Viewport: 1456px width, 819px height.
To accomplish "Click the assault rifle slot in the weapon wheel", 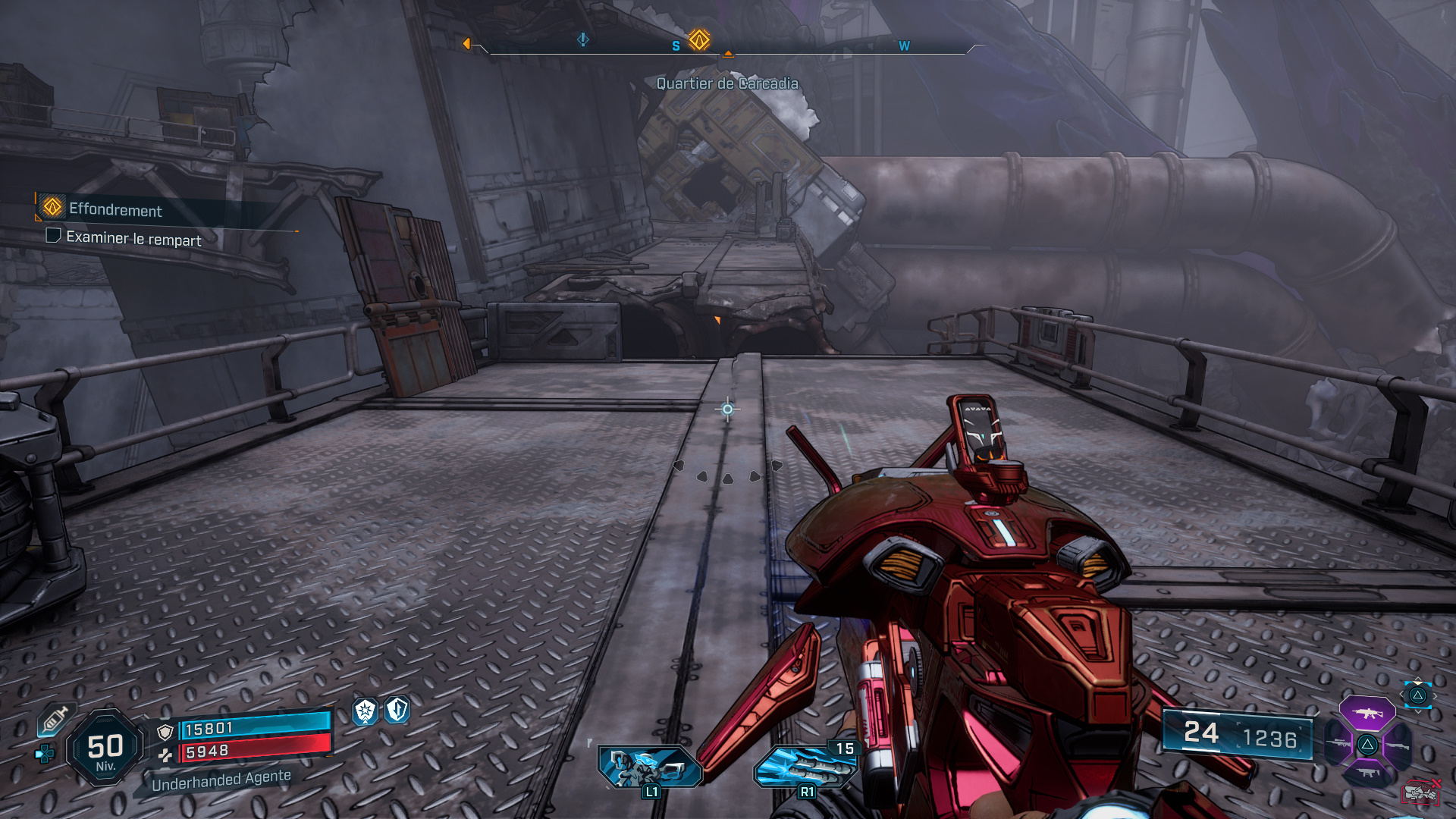I will 1367,713.
